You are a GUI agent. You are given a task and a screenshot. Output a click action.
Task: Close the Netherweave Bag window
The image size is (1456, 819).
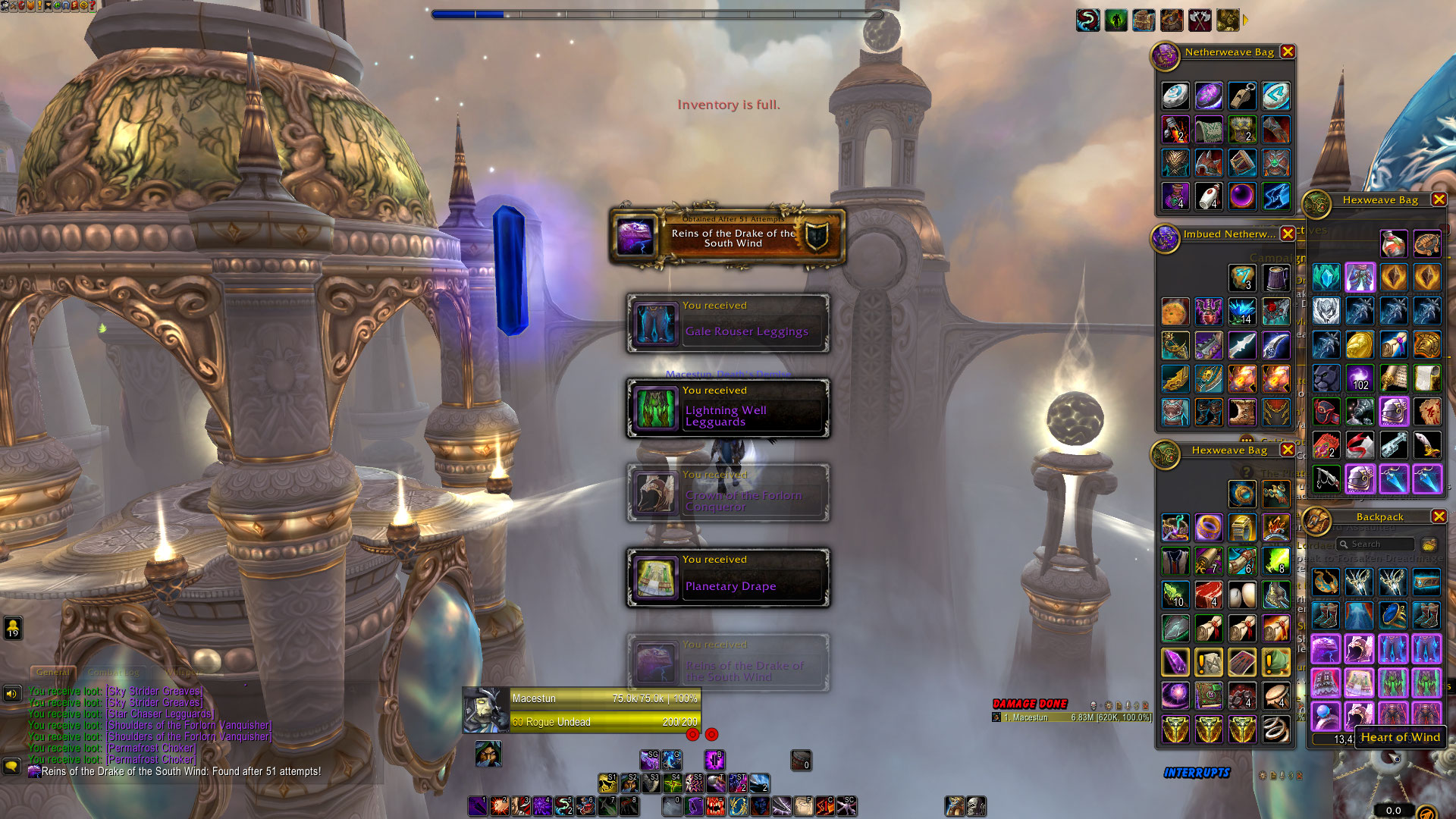coord(1288,52)
